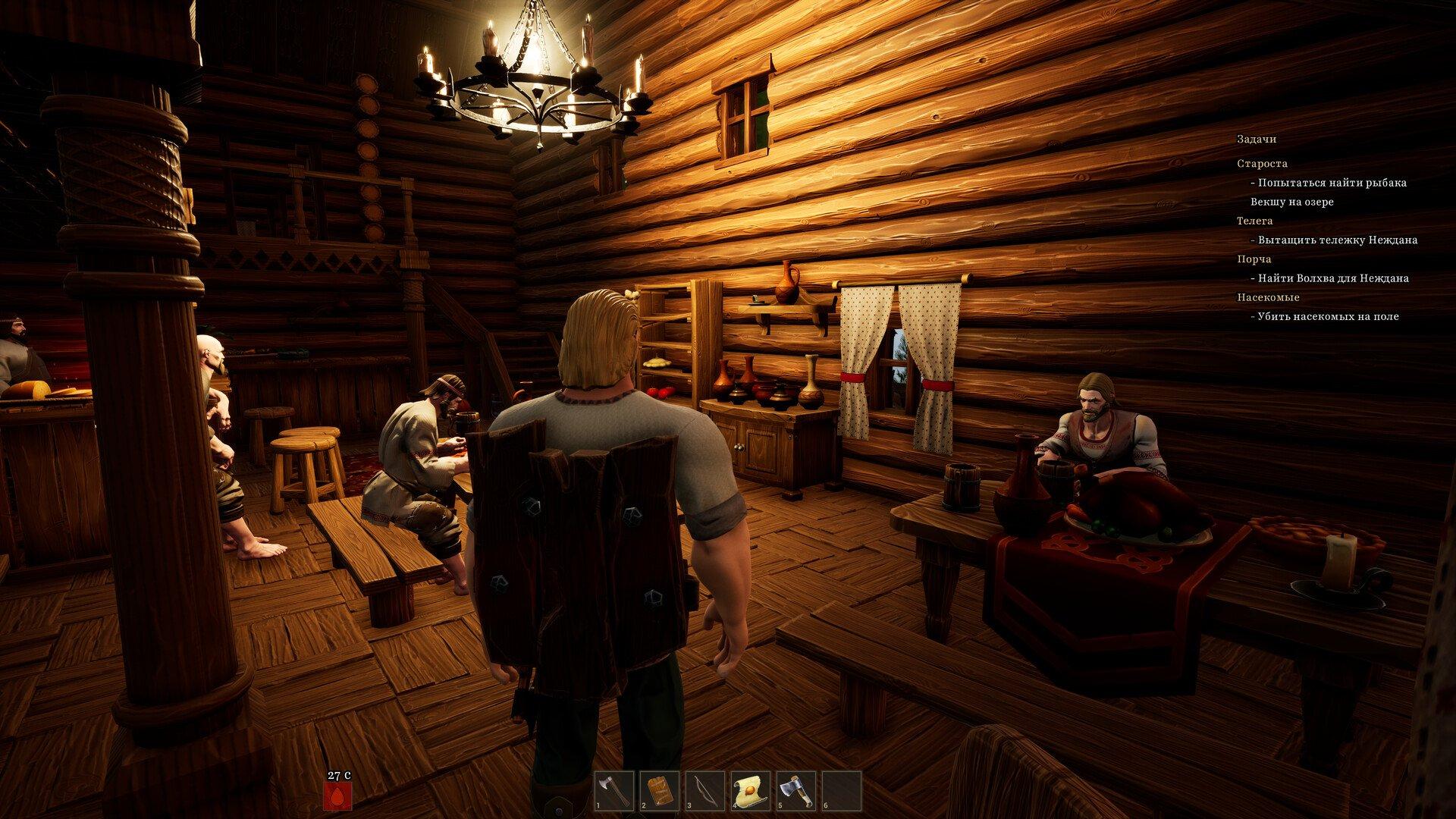The image size is (1456, 819).
Task: Select the Телега quest in the tracker
Action: [x=1255, y=221]
